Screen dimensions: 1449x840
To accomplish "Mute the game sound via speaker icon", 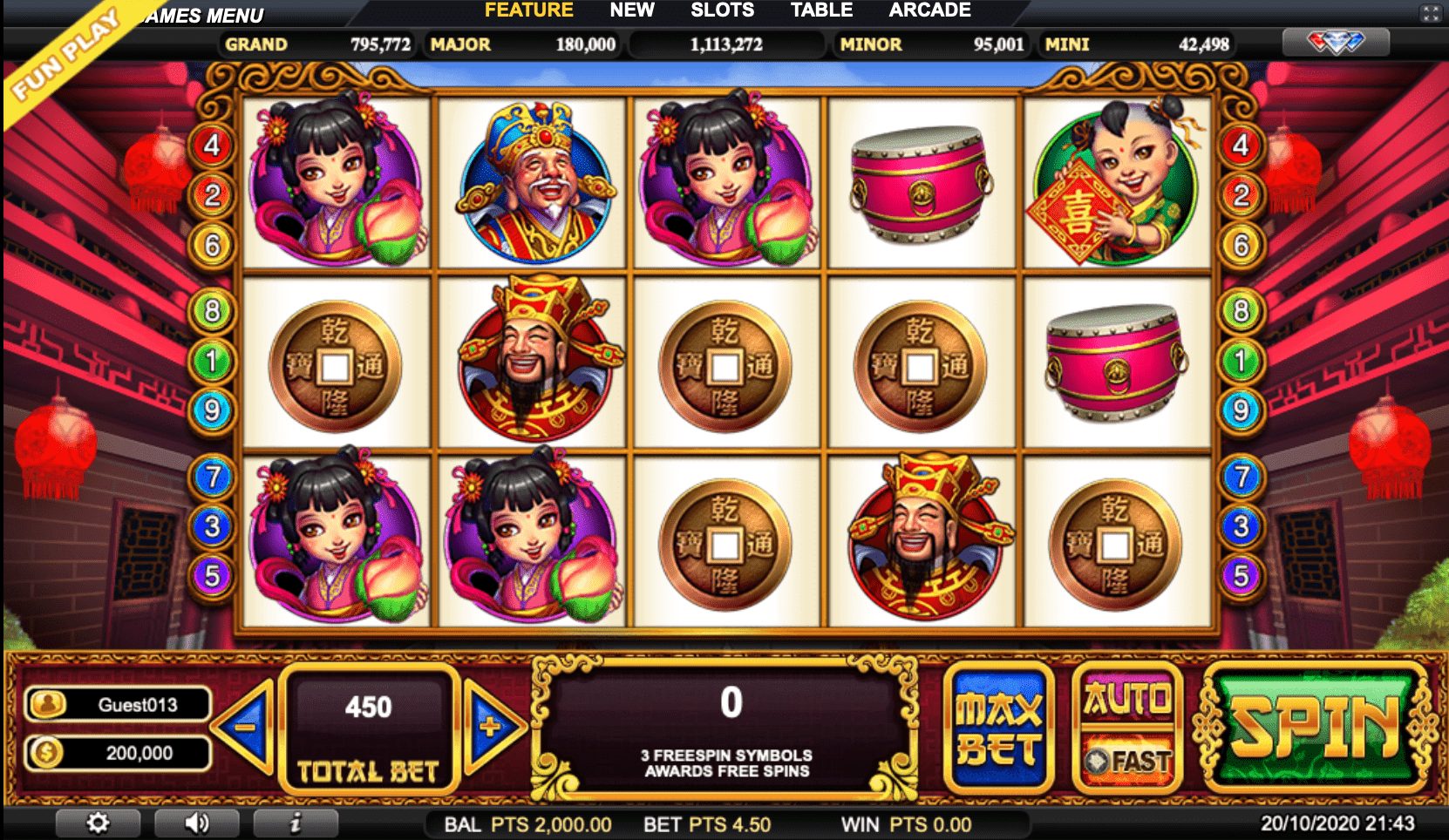I will click(198, 821).
